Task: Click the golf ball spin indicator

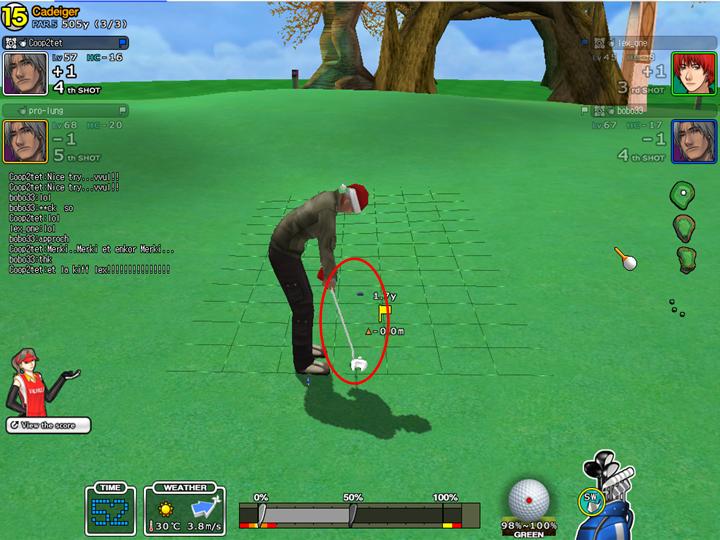Action: [528, 499]
